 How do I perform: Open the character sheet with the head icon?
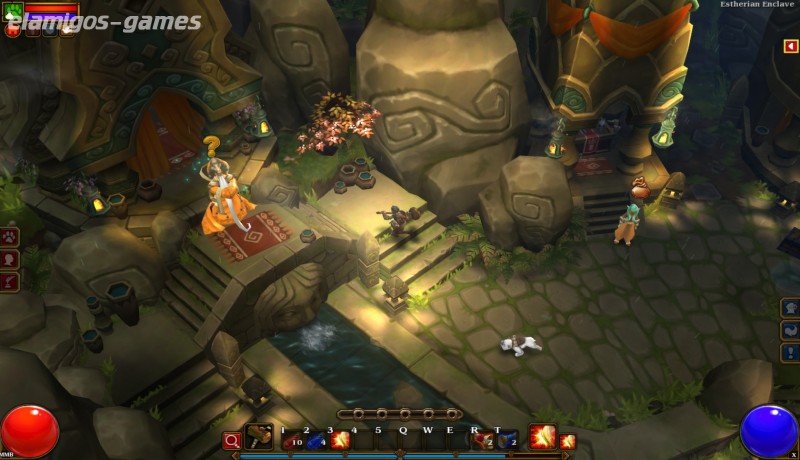(11, 260)
